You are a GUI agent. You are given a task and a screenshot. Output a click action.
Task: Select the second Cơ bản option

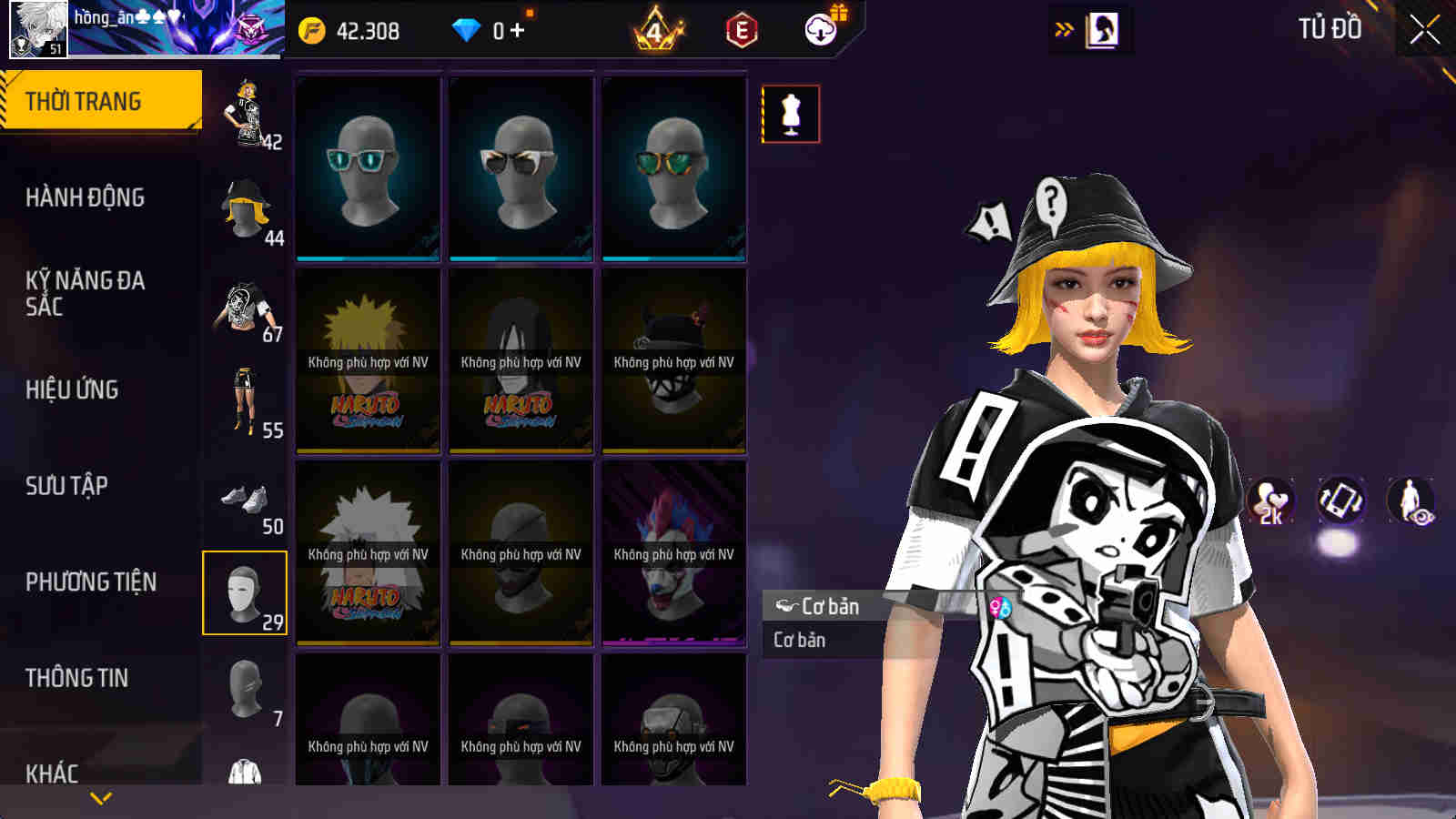(x=798, y=640)
